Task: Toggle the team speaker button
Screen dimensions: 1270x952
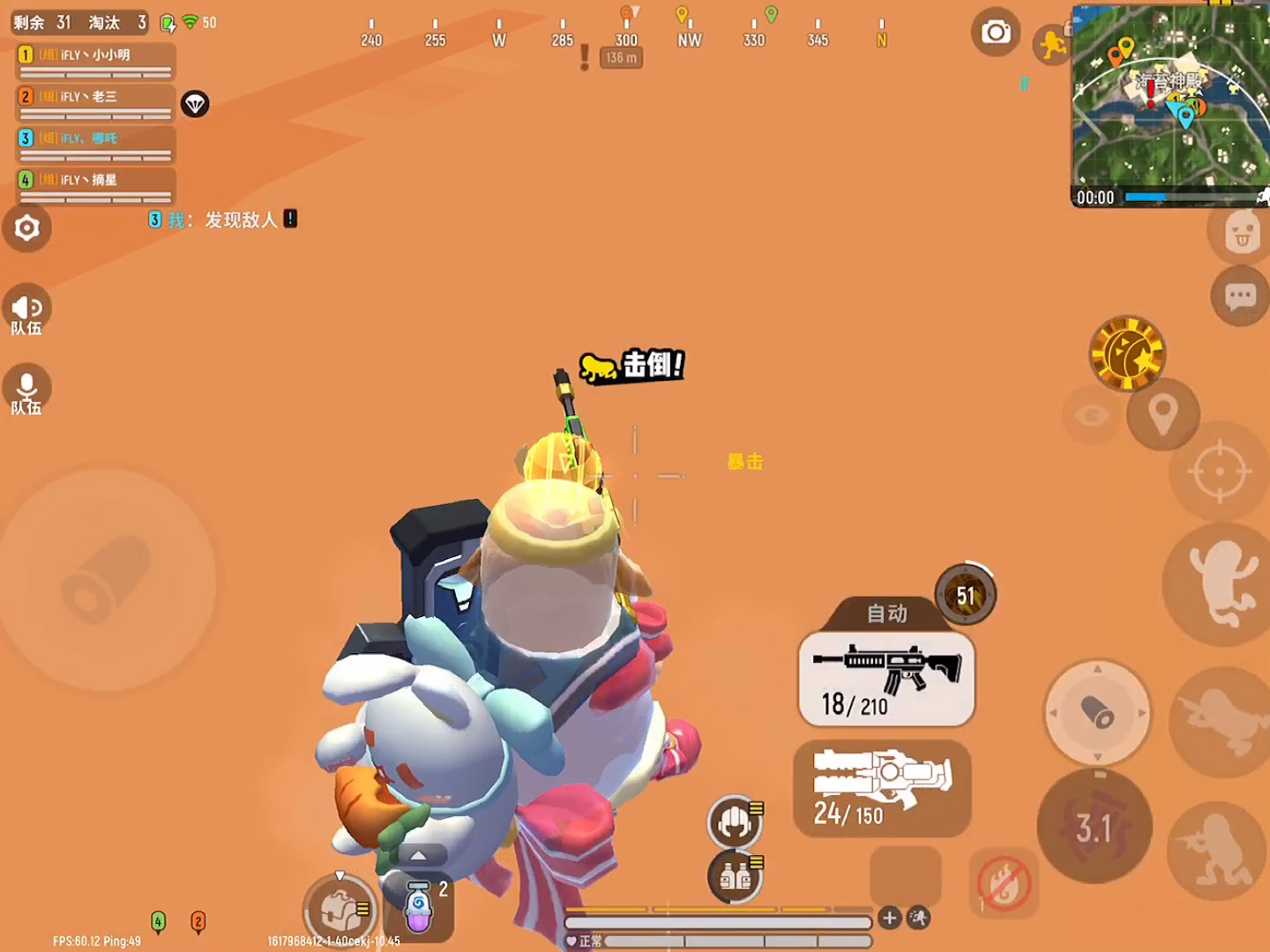Action: (x=26, y=310)
